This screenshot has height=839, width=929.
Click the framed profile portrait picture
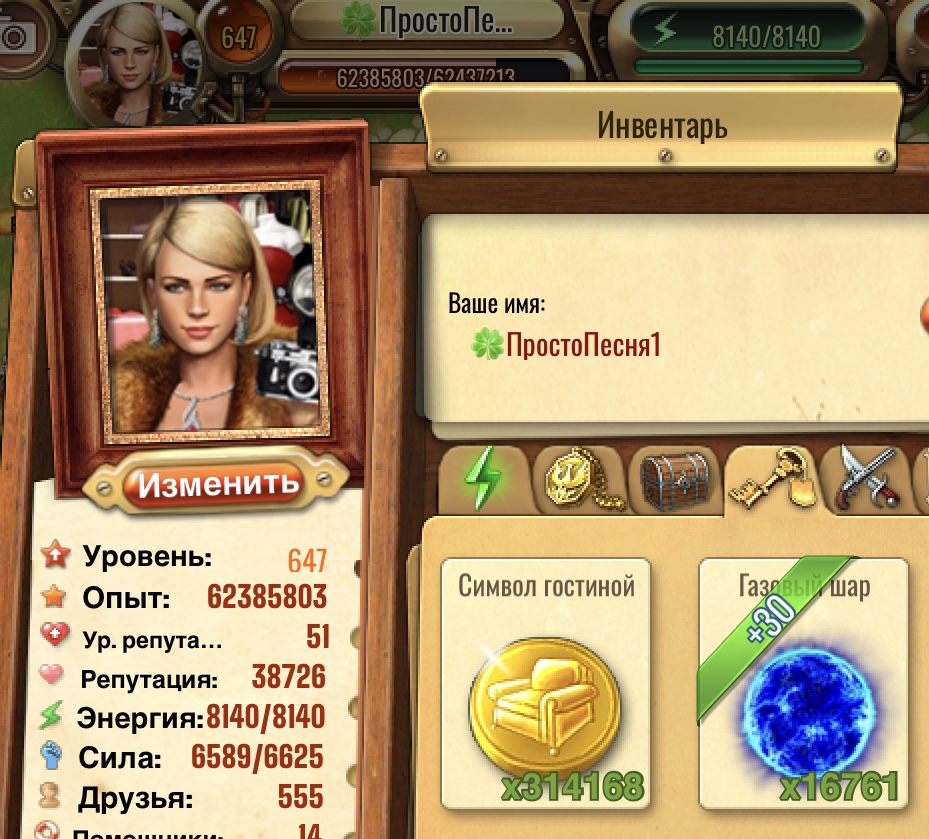[x=210, y=310]
